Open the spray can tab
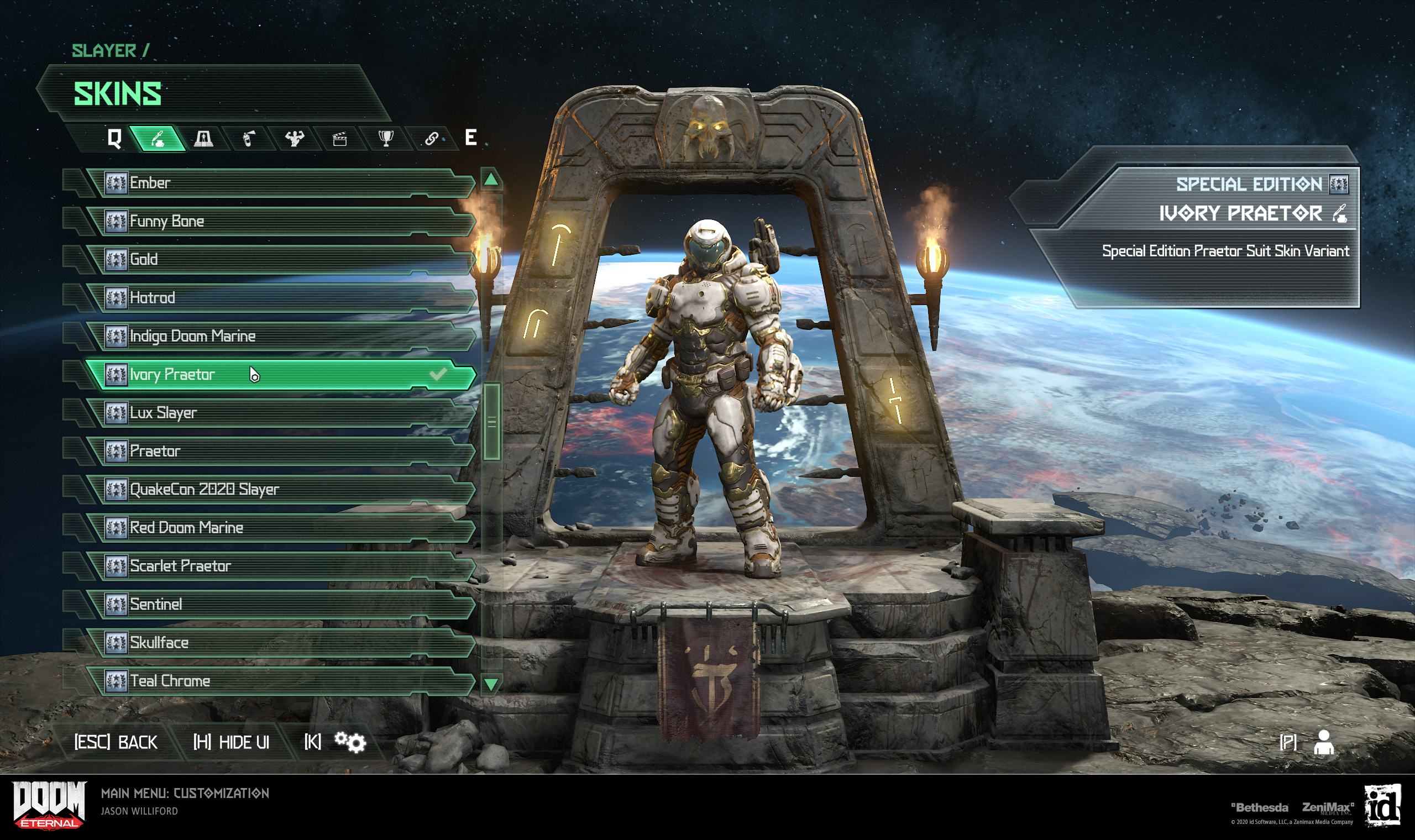The height and width of the screenshot is (840, 1415). [x=249, y=138]
